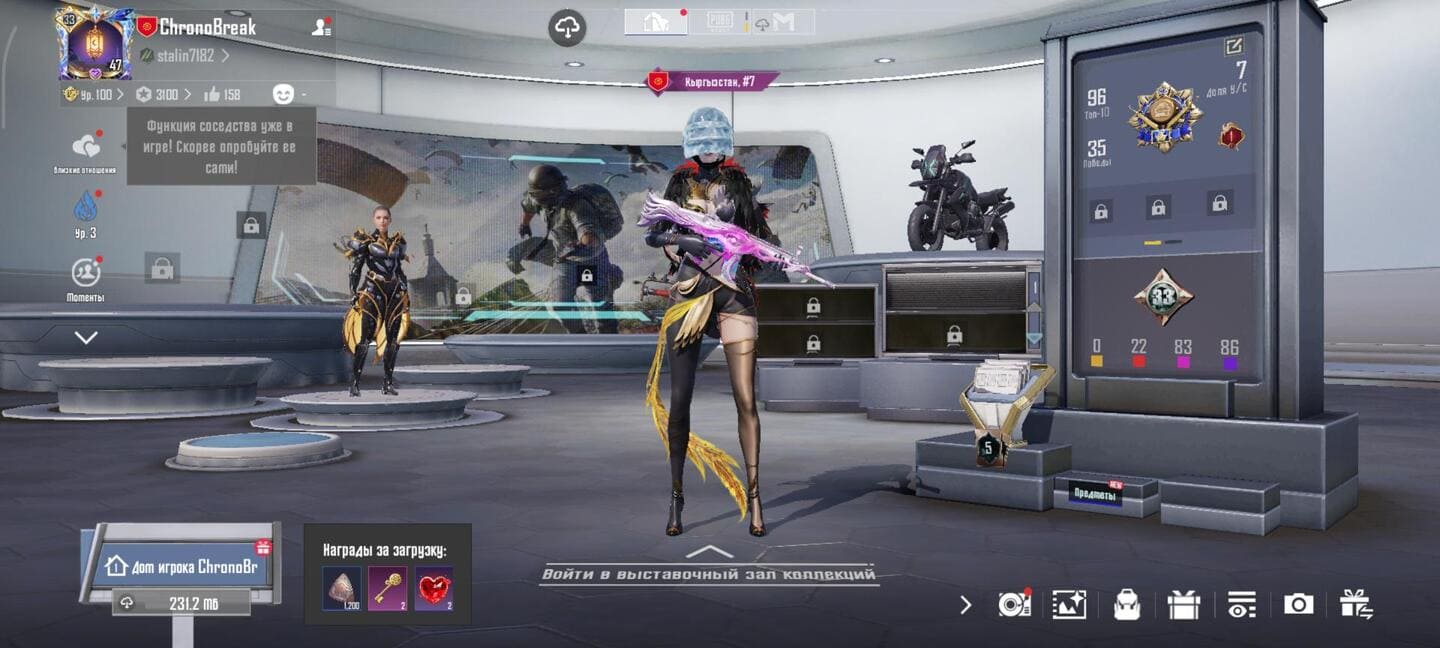Viewport: 1440px width, 648px height.
Task: Switch to the PUBG lobby tab
Action: coord(720,22)
